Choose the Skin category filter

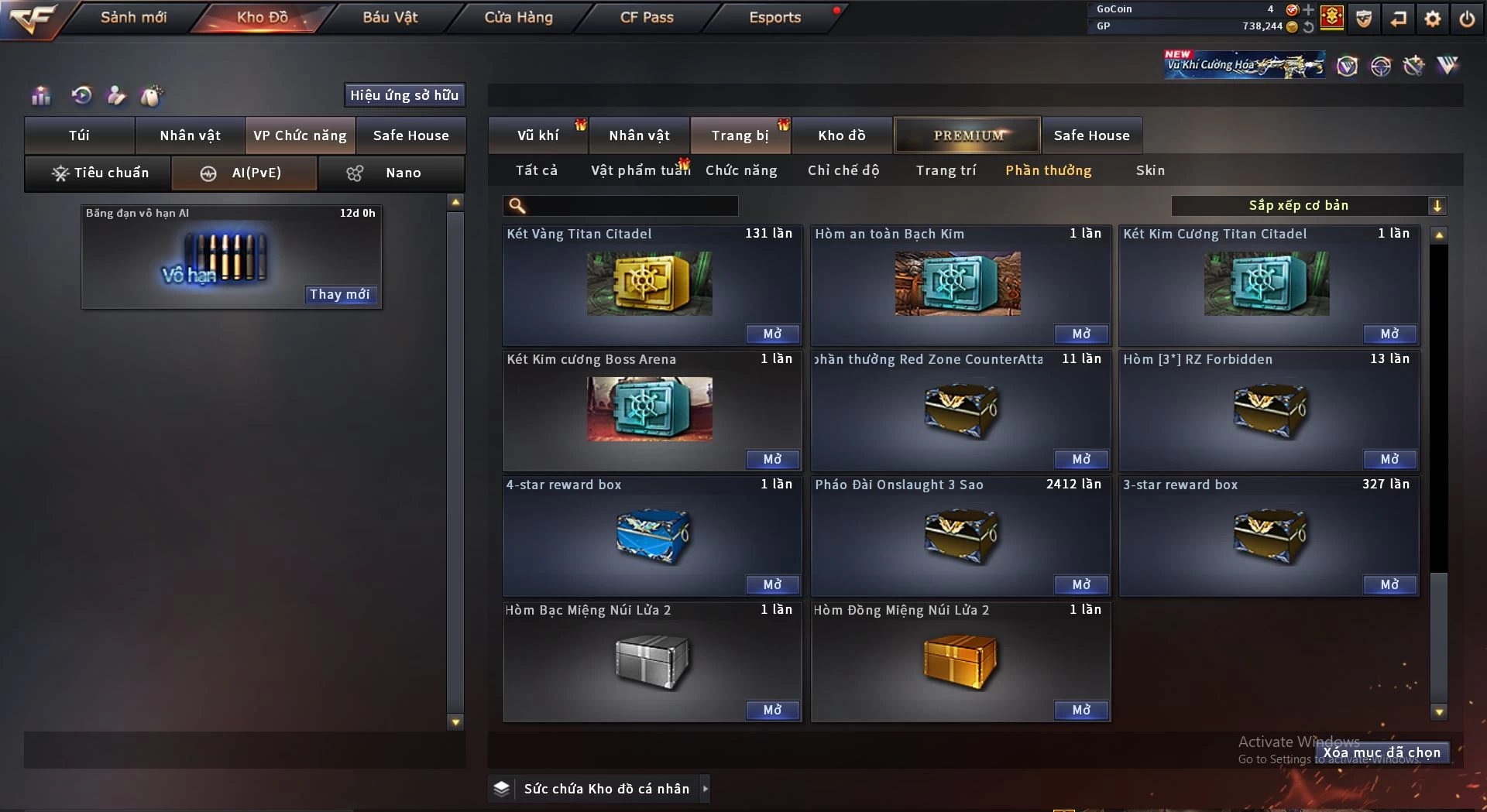pyautogui.click(x=1150, y=170)
